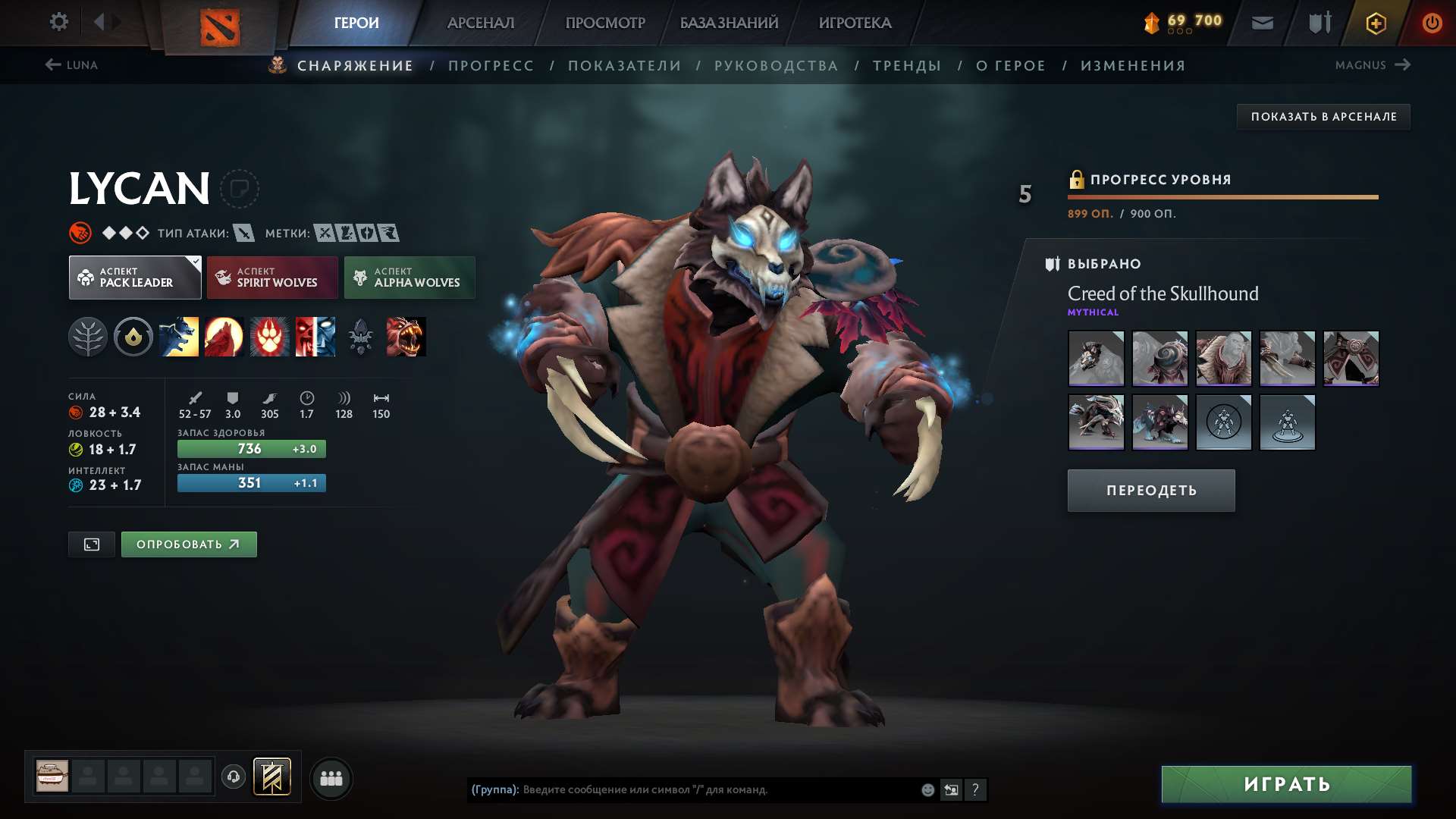The image size is (1456, 819).
Task: Click the ПЕРЕОДЕТЬ button
Action: click(x=1150, y=490)
